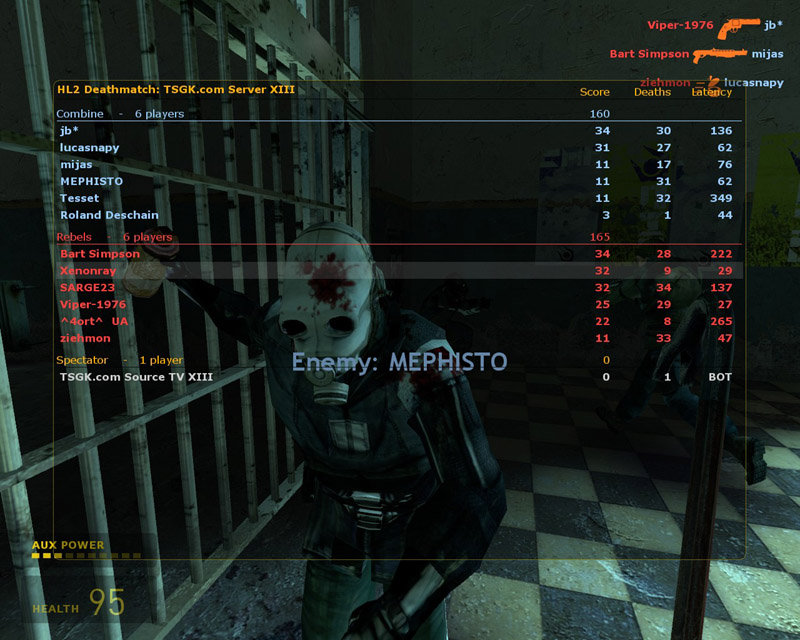Pick Tesset from the Combine team
The height and width of the screenshot is (640, 800).
coord(79,199)
